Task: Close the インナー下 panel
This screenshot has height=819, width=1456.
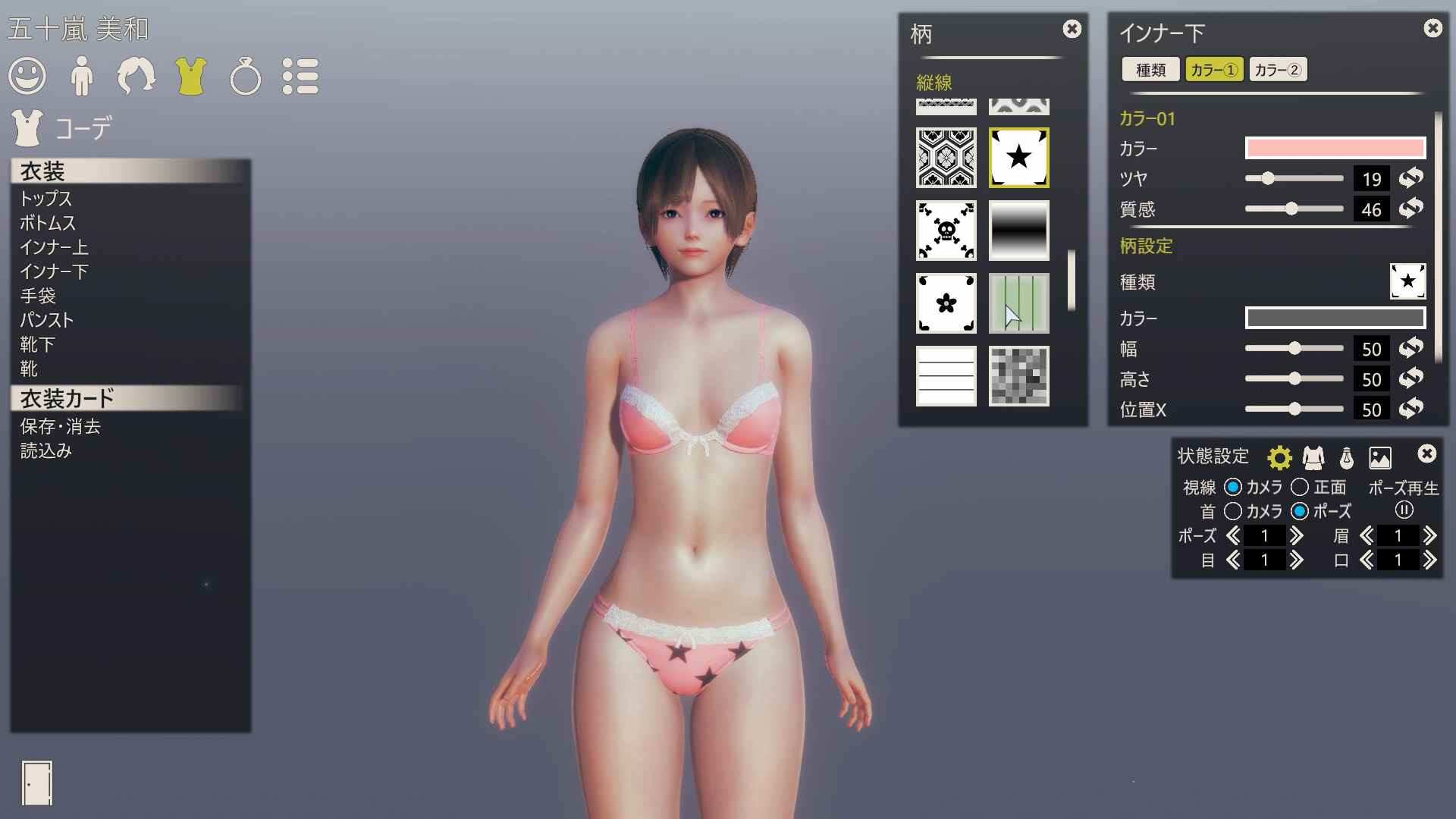Action: (x=1432, y=28)
